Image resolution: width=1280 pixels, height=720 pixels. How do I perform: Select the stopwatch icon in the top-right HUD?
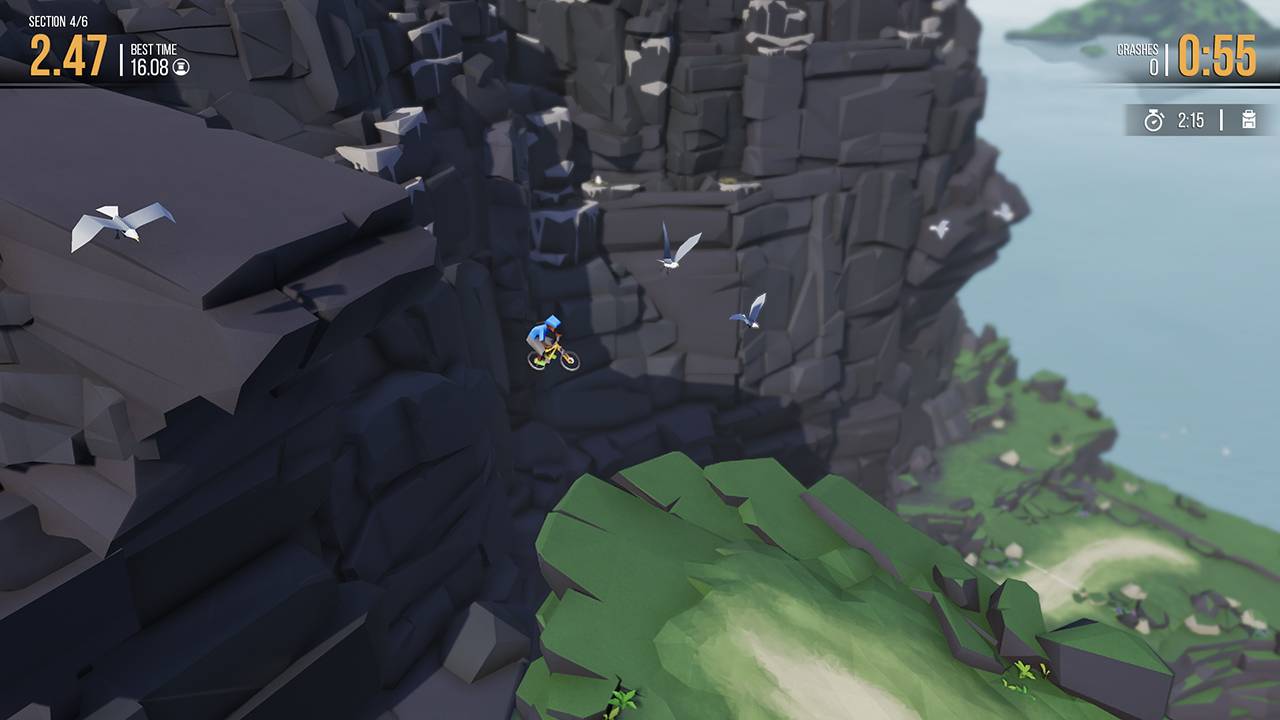[x=1153, y=120]
